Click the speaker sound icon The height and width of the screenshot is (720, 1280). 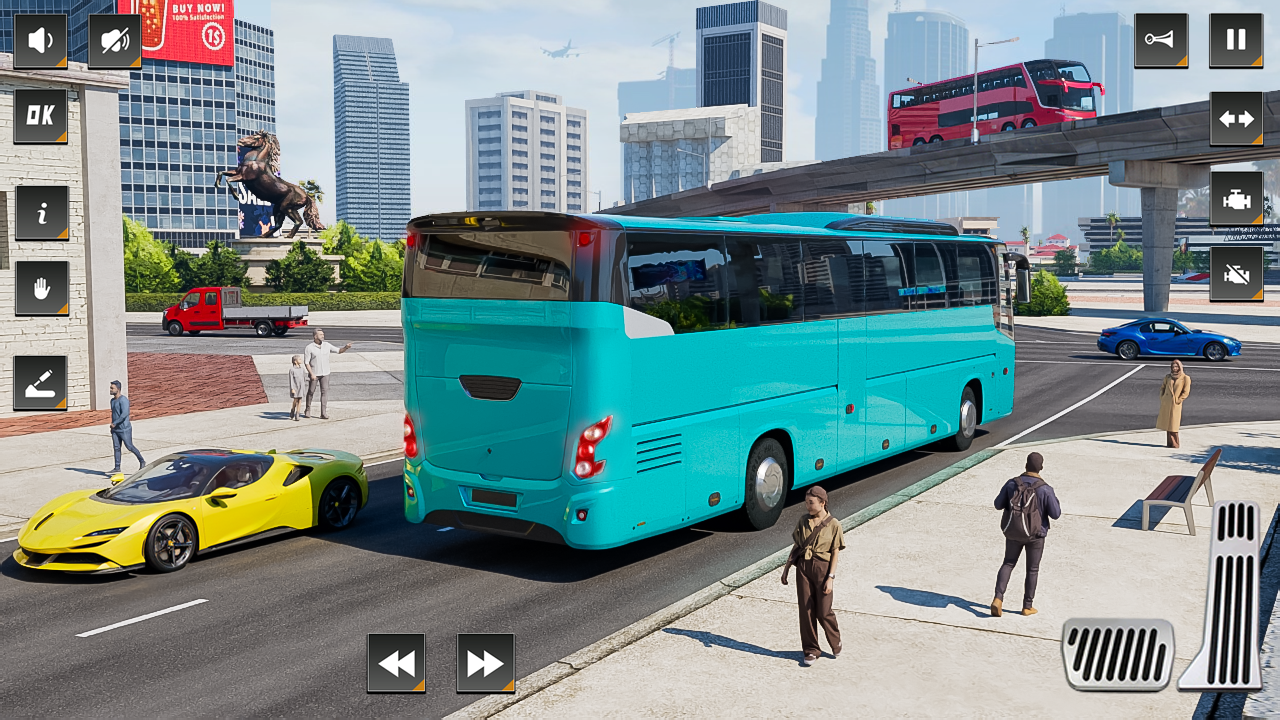pos(40,39)
